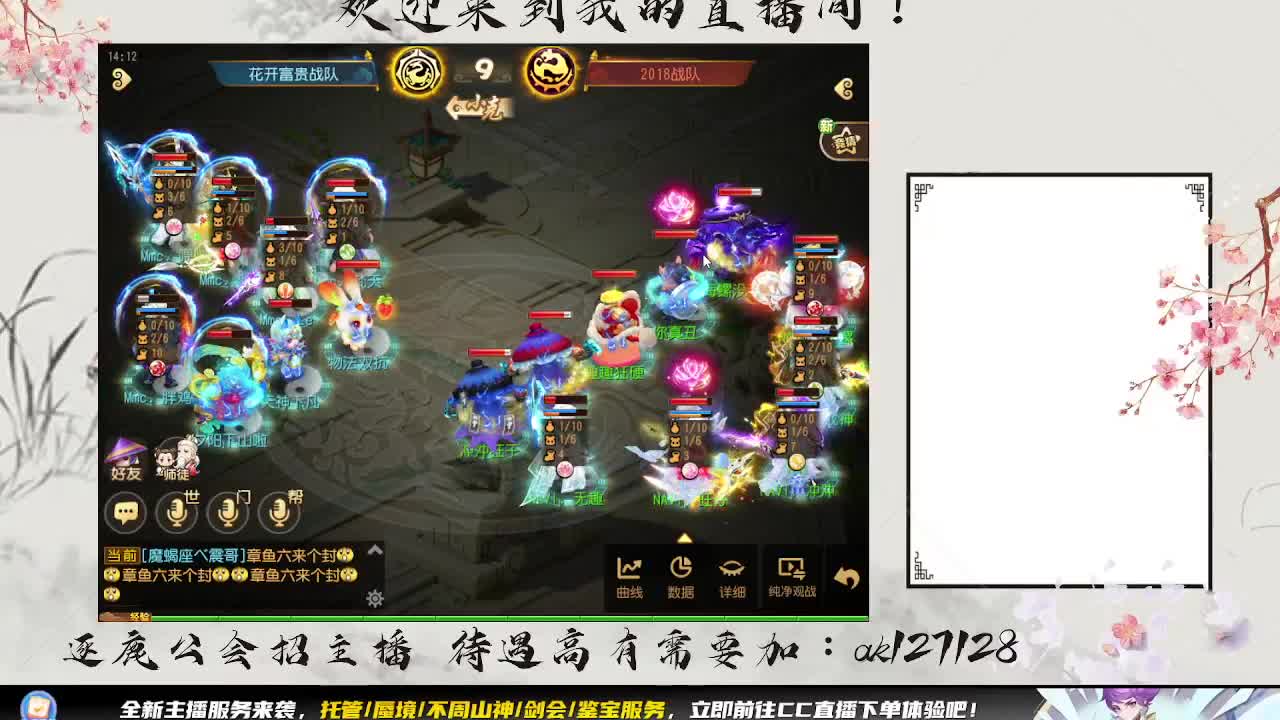1280x720 pixels.
Task: Select the 当前 current chat channel tab
Action: point(121,553)
